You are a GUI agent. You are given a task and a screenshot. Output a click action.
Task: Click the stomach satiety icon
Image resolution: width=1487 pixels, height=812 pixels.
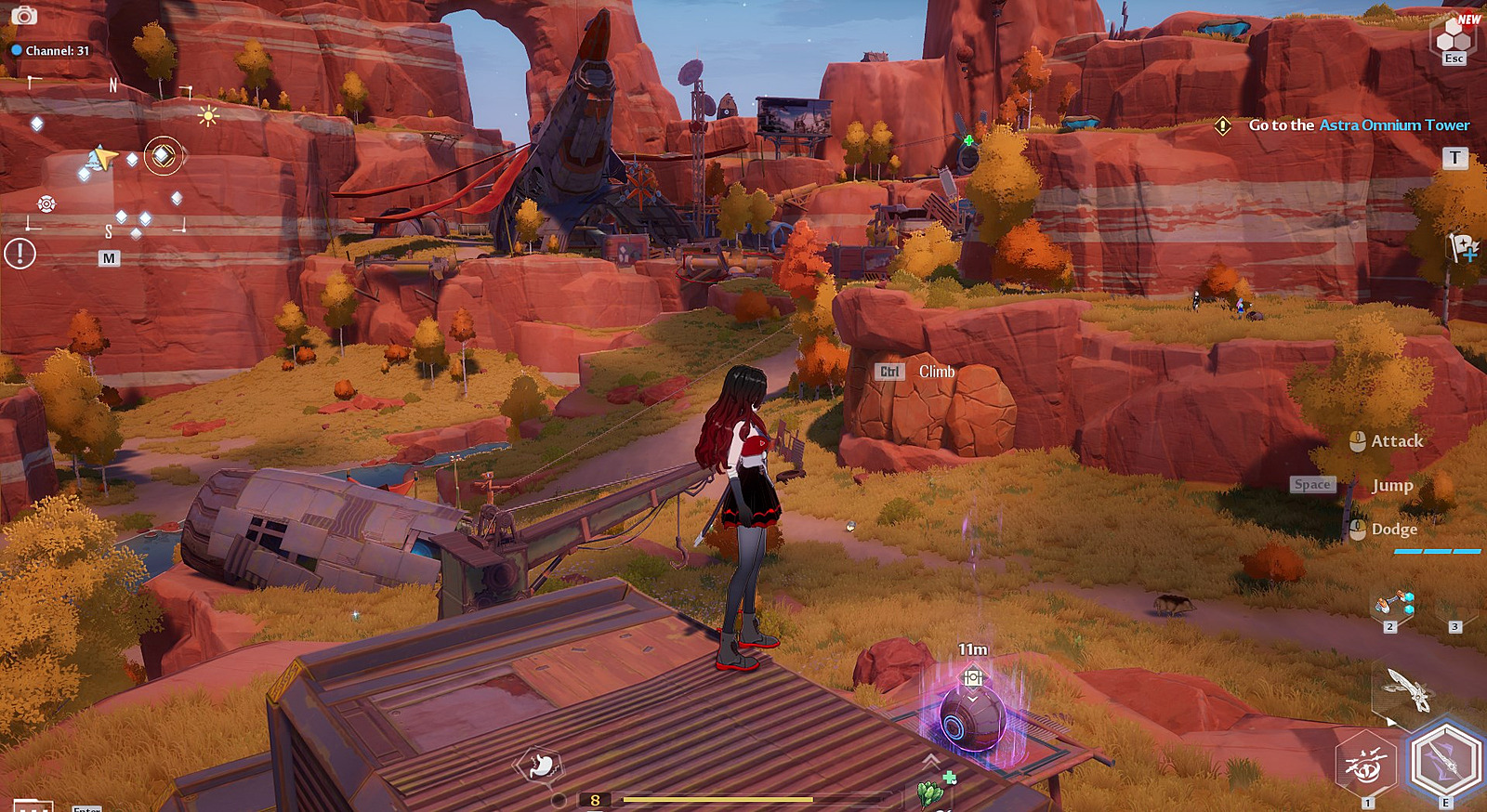pyautogui.click(x=540, y=766)
